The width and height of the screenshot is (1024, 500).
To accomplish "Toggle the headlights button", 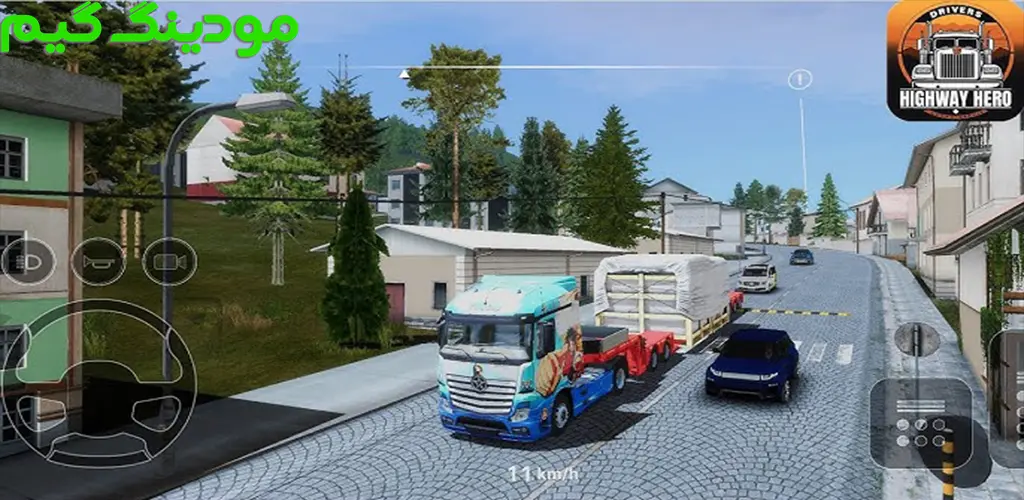I will (x=27, y=262).
